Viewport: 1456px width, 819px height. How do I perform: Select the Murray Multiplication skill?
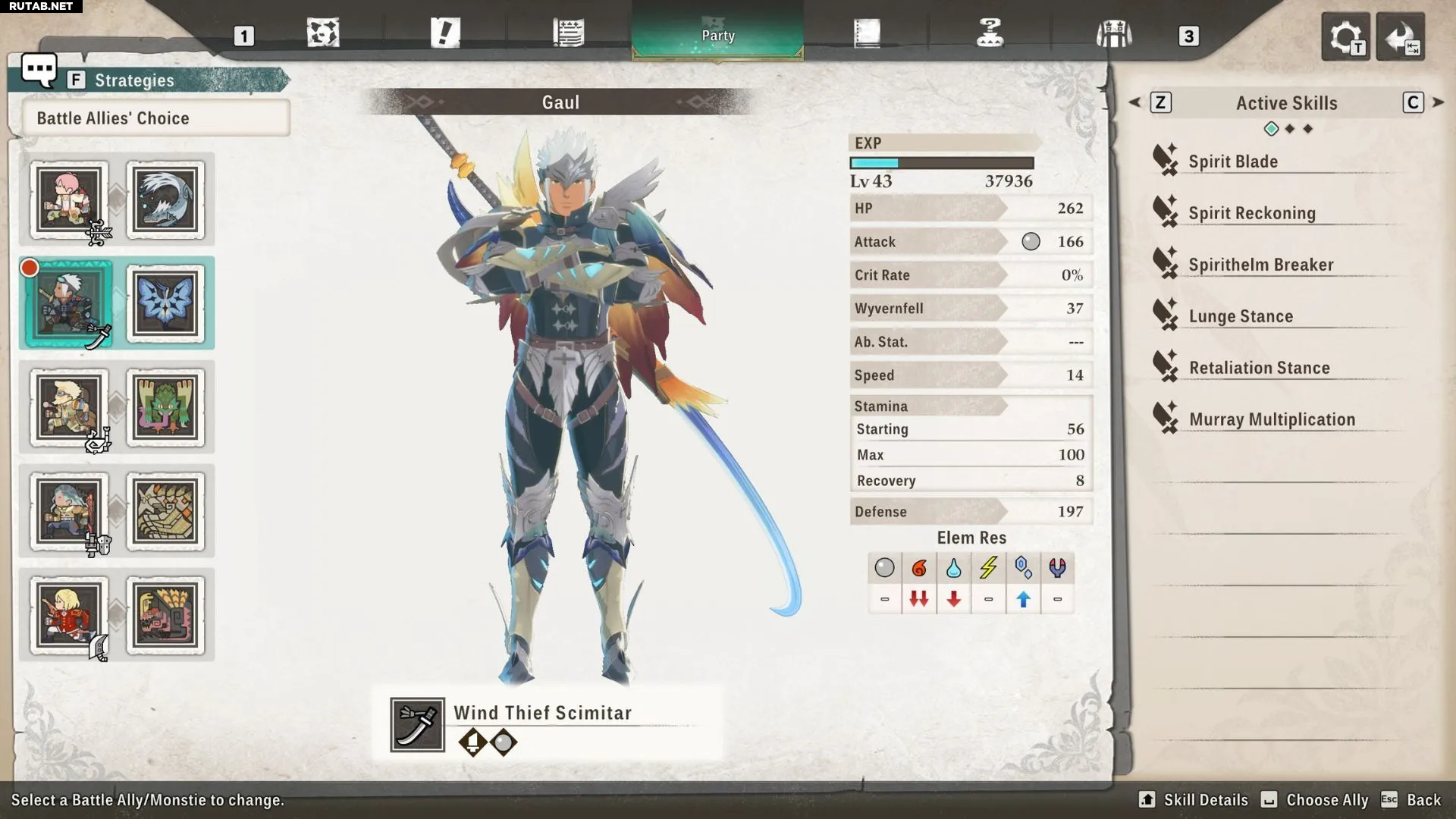(1272, 419)
